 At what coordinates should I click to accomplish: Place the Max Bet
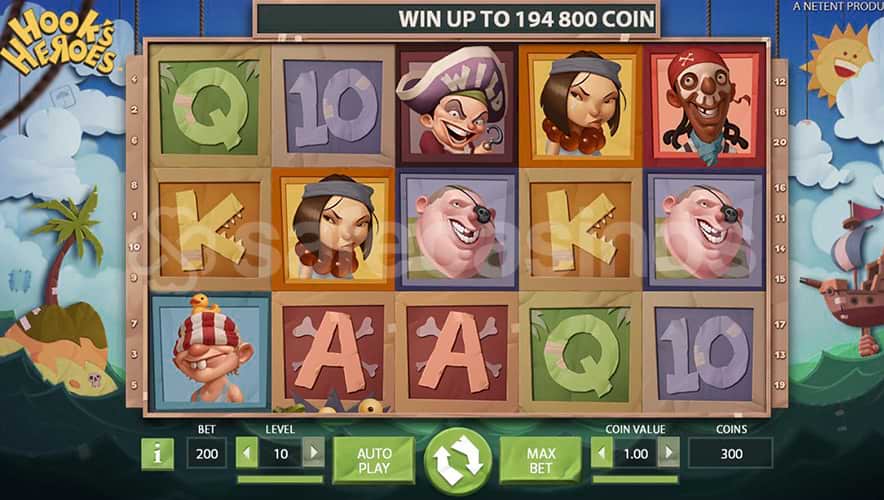point(541,460)
